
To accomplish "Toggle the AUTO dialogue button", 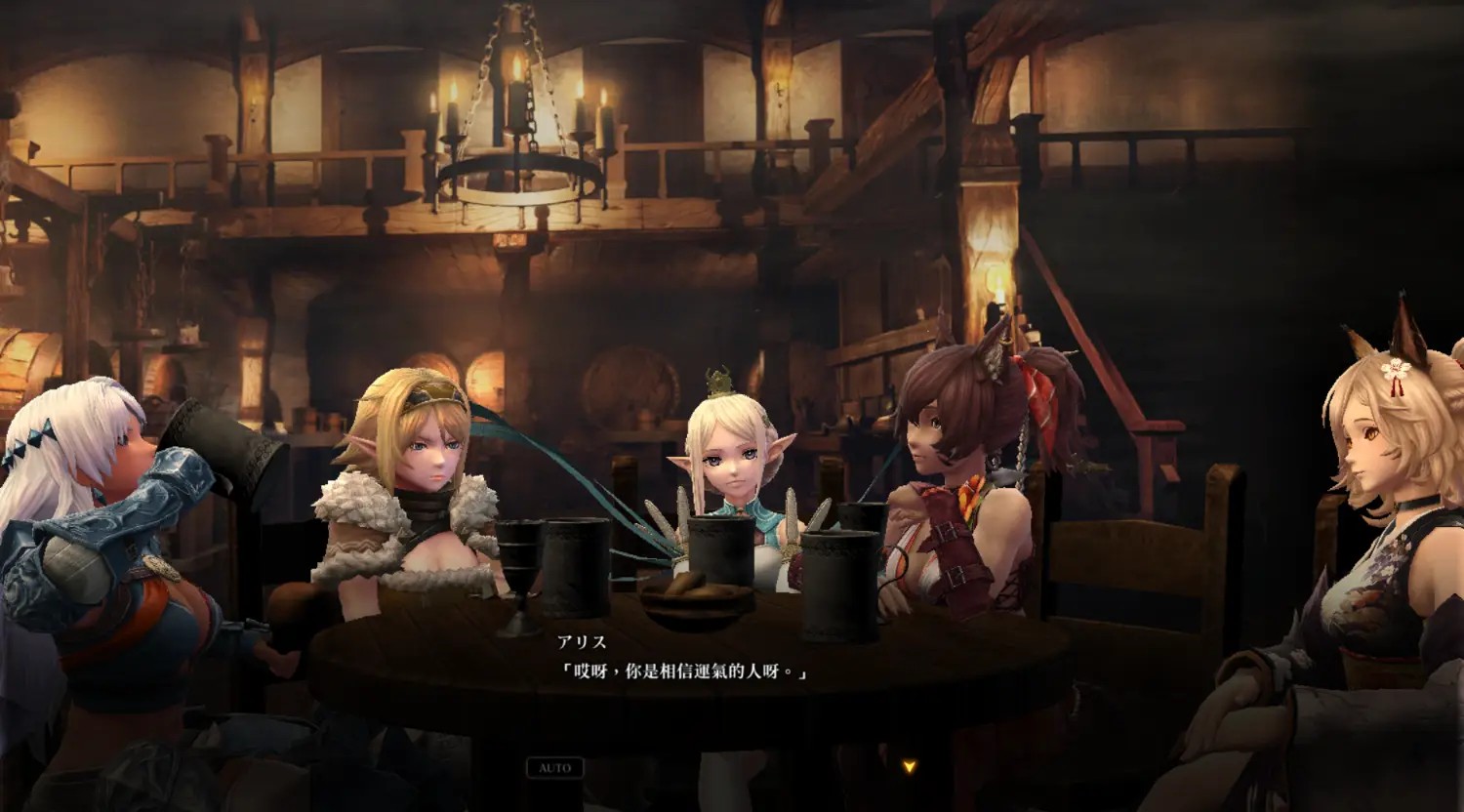I will 554,768.
